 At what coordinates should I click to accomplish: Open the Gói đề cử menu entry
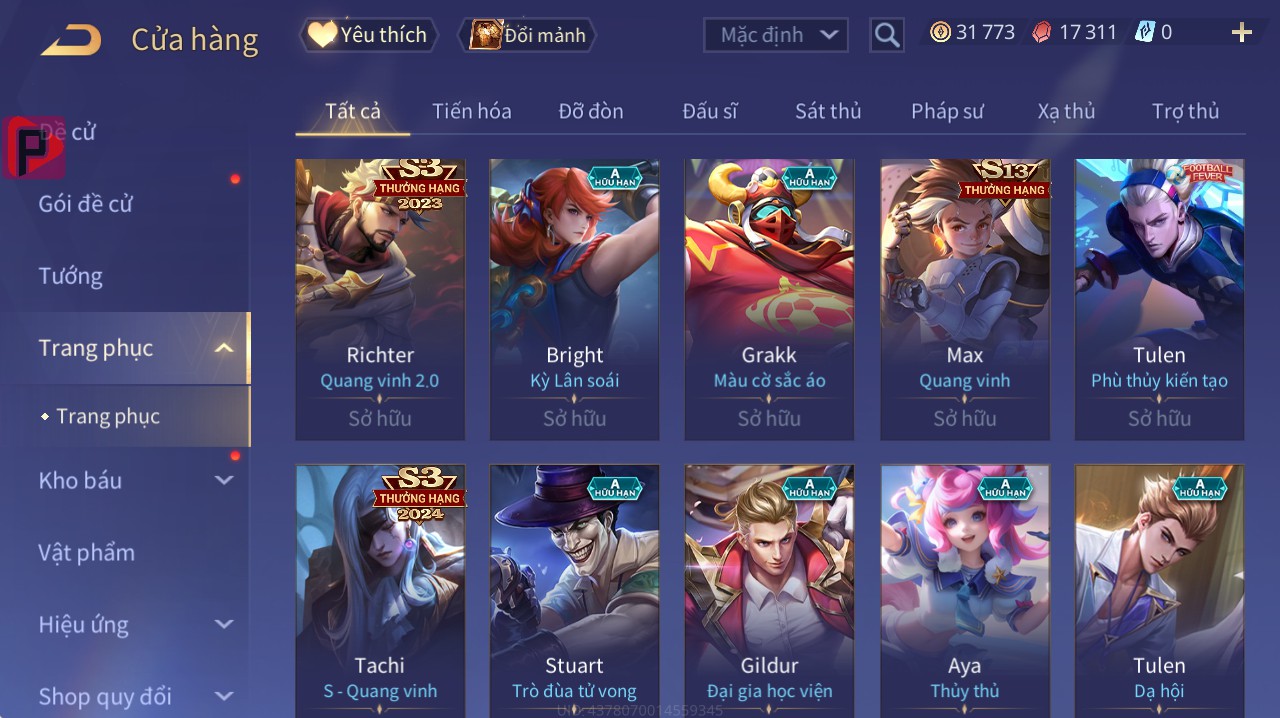coord(86,204)
